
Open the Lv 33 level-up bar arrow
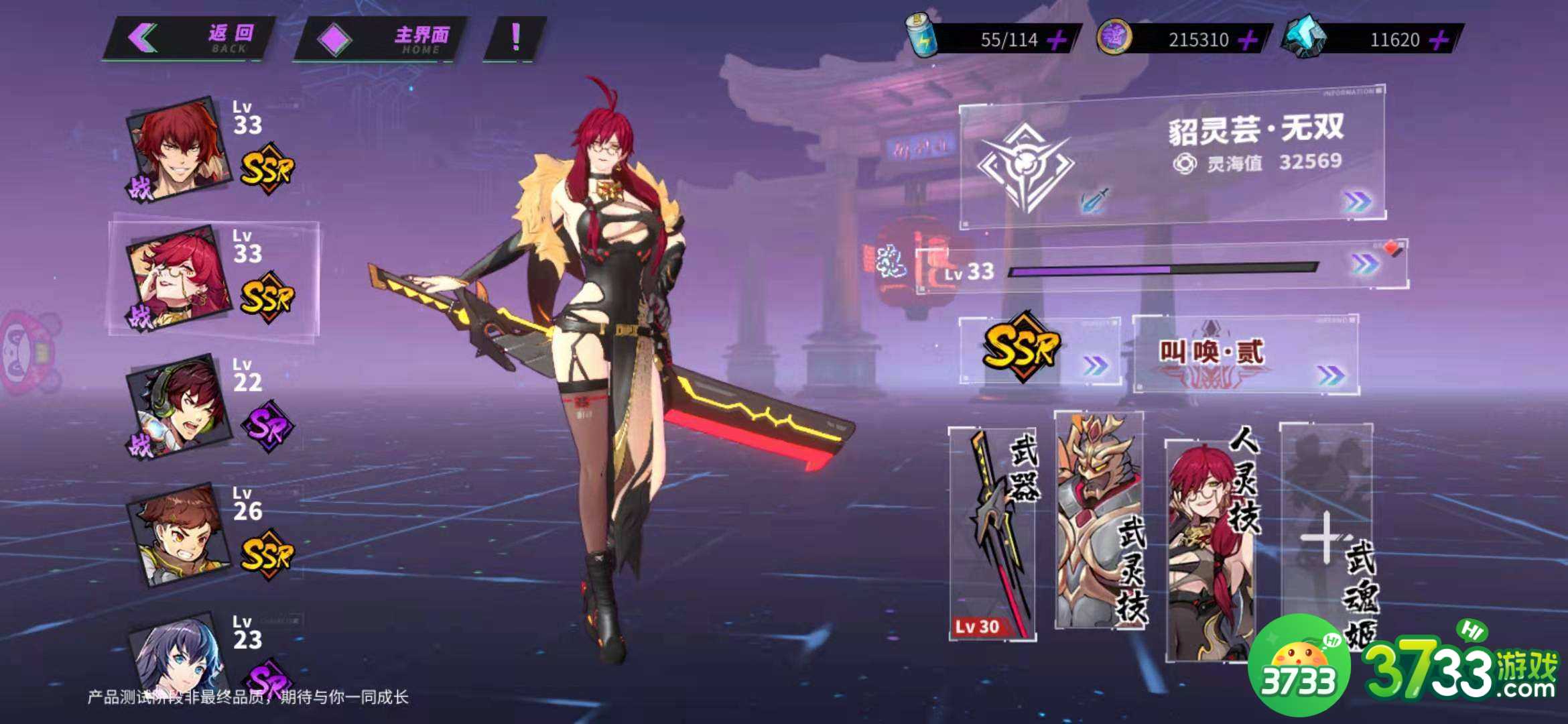point(1364,265)
